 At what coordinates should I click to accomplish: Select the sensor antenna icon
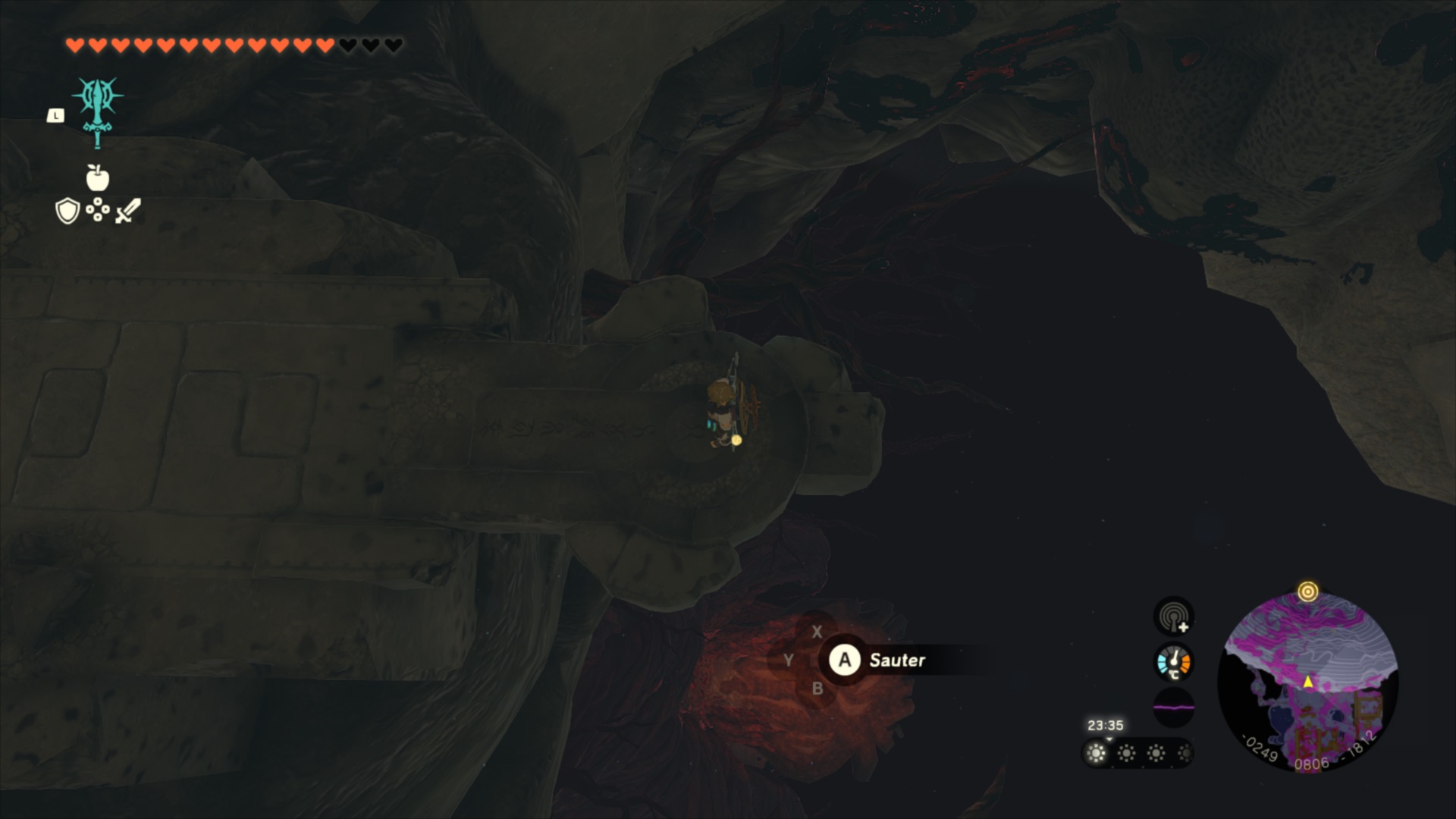pyautogui.click(x=1174, y=617)
